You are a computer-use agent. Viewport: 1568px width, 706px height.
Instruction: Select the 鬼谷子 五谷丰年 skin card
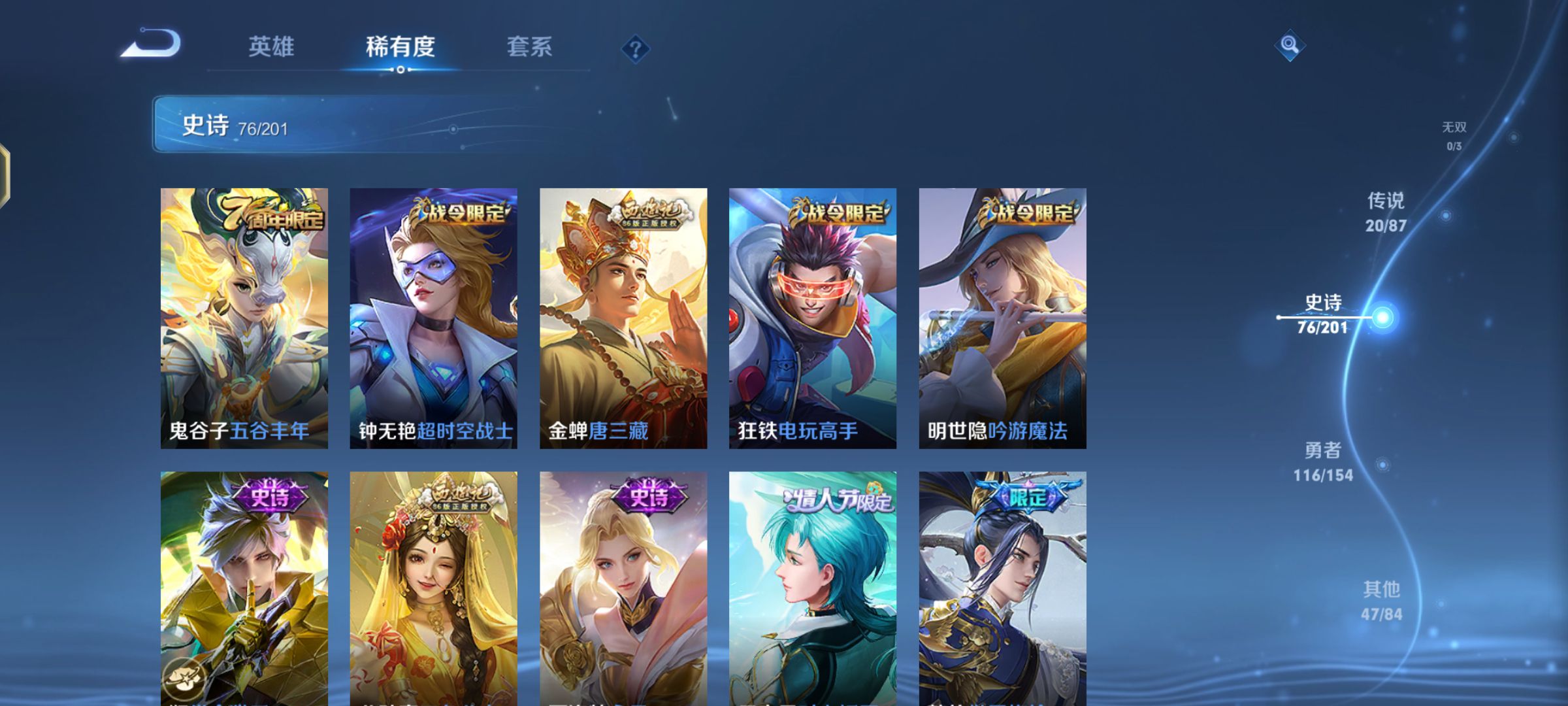pos(244,318)
